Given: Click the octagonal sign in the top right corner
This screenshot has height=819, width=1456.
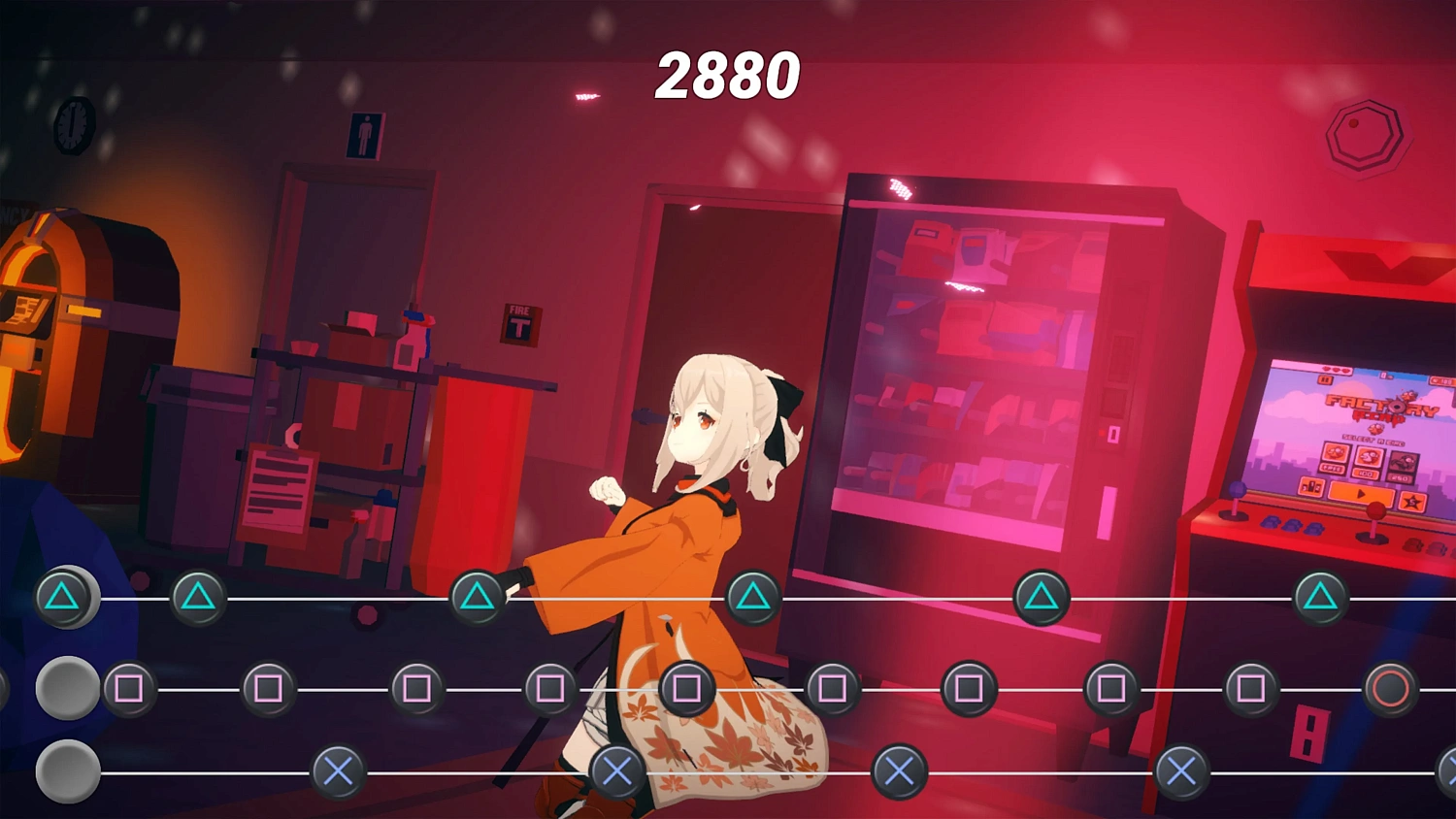Looking at the screenshot, I should [x=1364, y=136].
